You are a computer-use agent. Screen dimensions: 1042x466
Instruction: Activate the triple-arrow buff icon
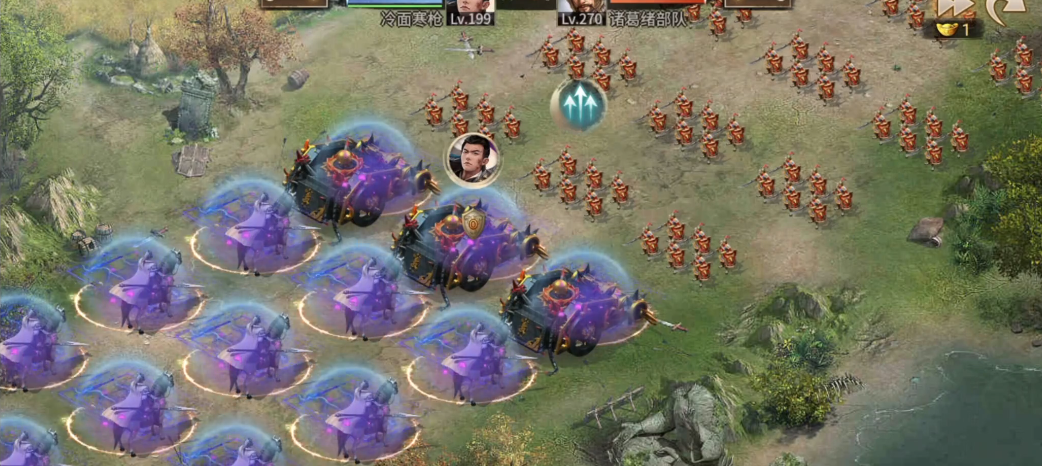pyautogui.click(x=578, y=104)
